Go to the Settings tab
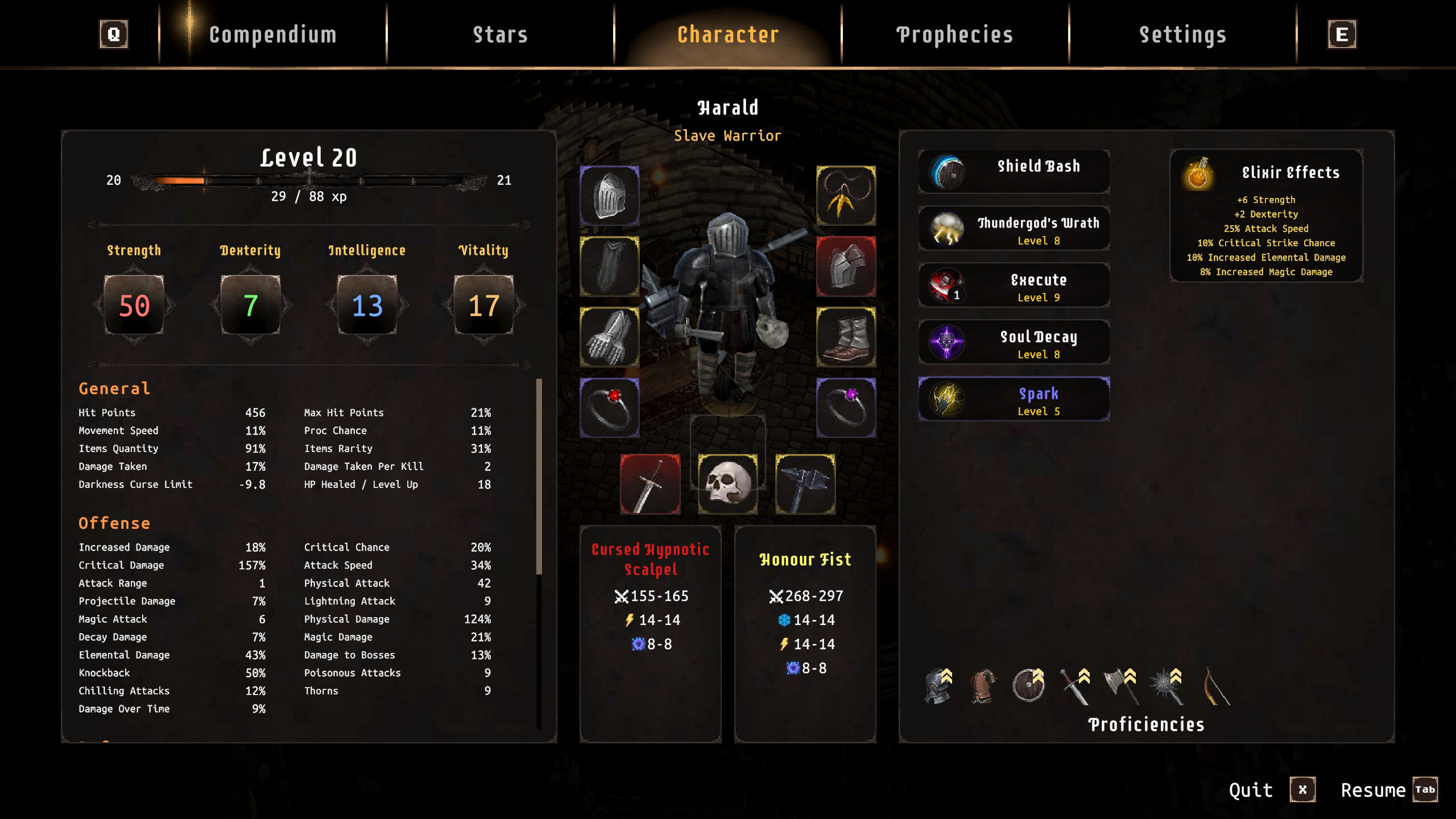Screen dimensions: 1456x819 pos(1182,35)
